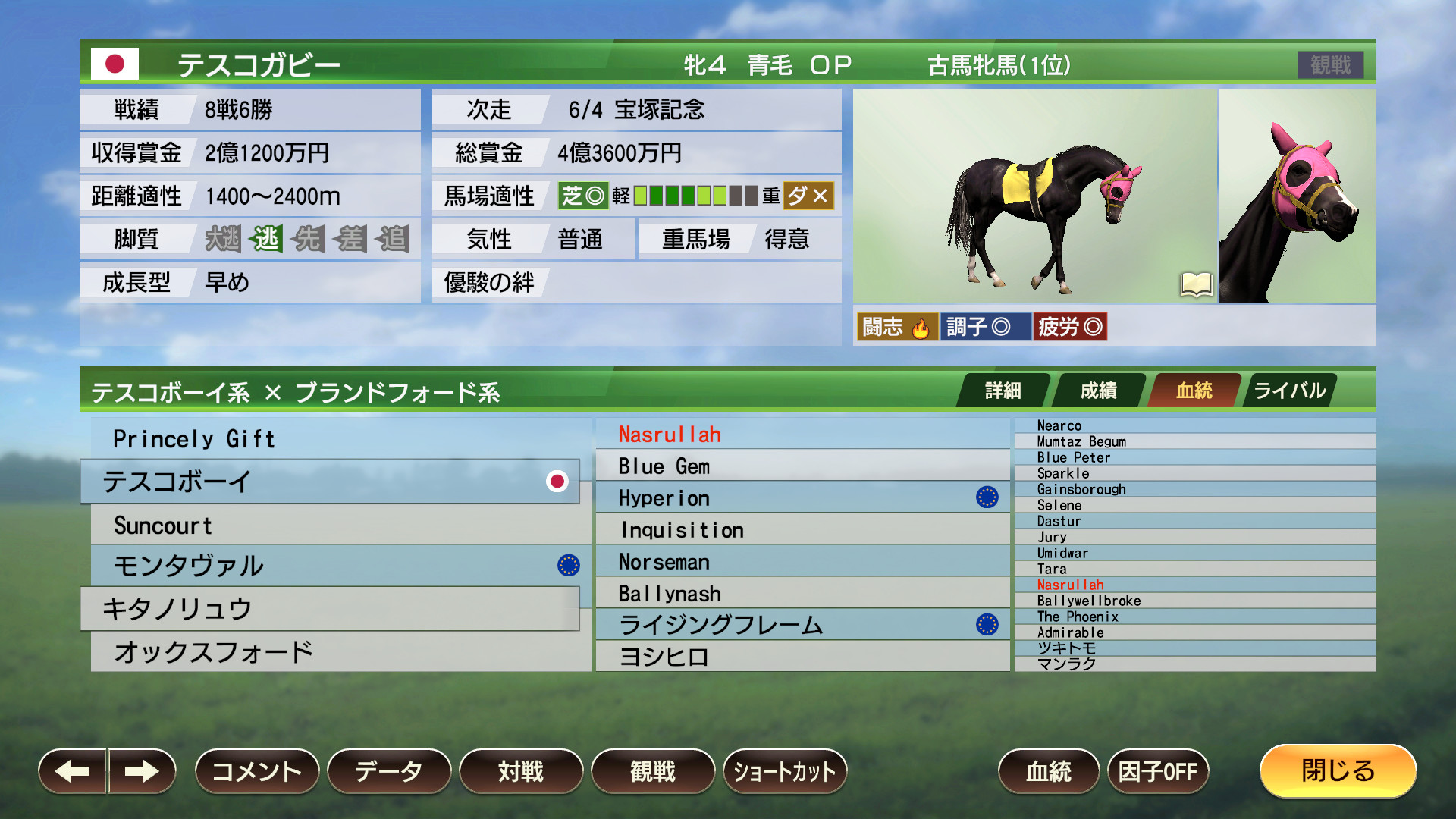This screenshot has width=1456, height=819.
Task: Switch to the 成績 tab
Action: coord(1098,390)
